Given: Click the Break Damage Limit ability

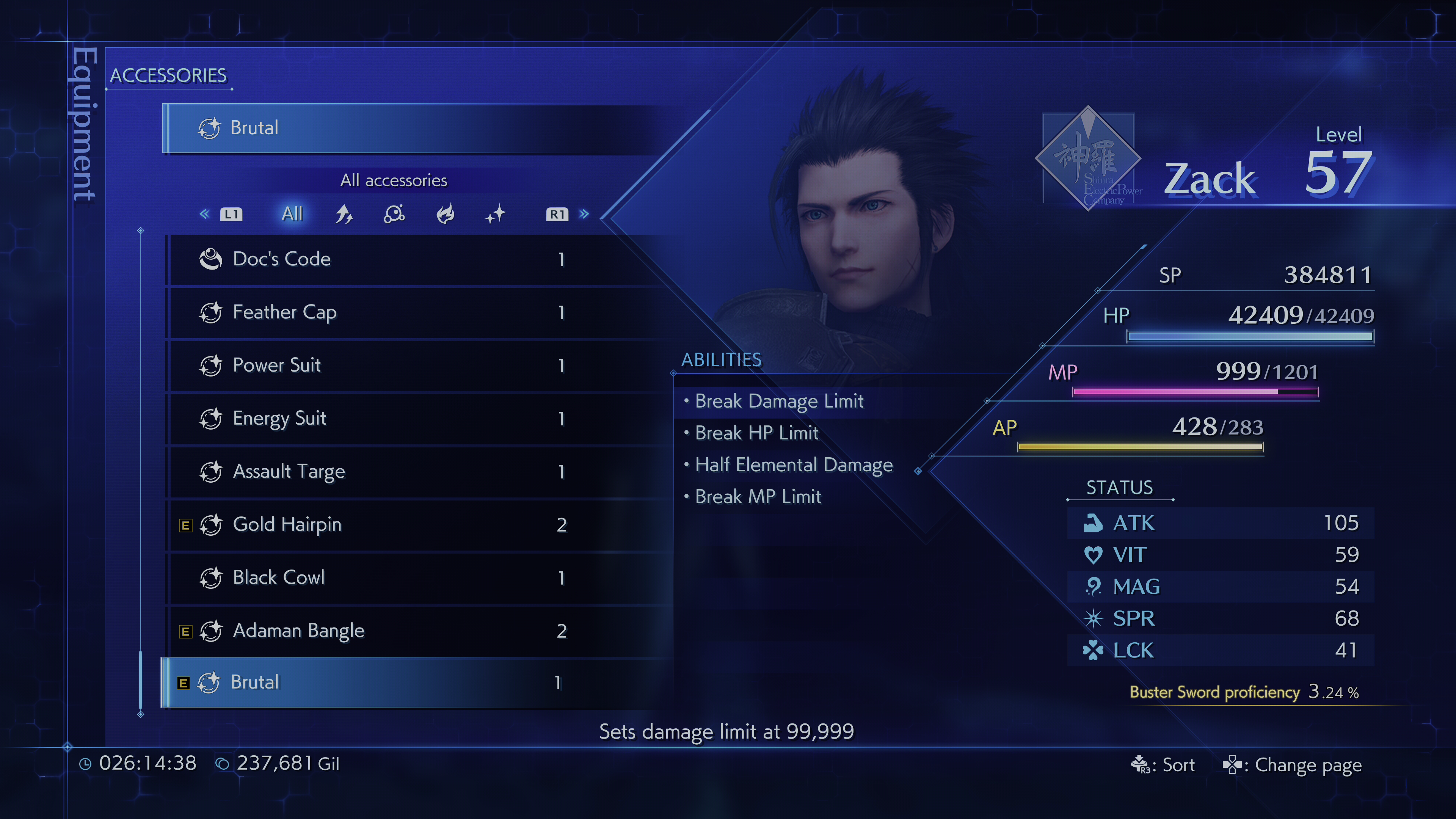Looking at the screenshot, I should click(x=779, y=401).
